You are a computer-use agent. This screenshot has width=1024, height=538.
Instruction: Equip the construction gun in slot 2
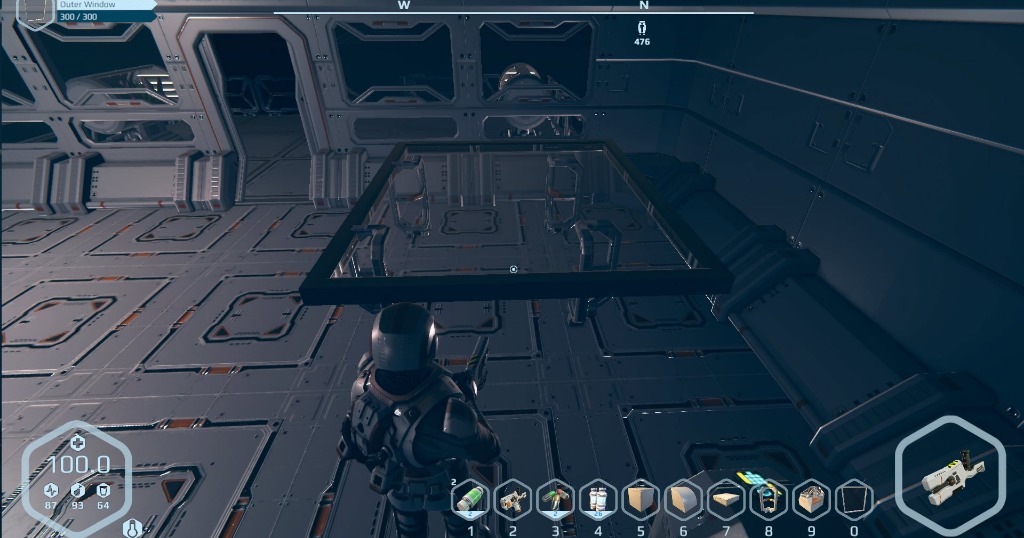[513, 499]
